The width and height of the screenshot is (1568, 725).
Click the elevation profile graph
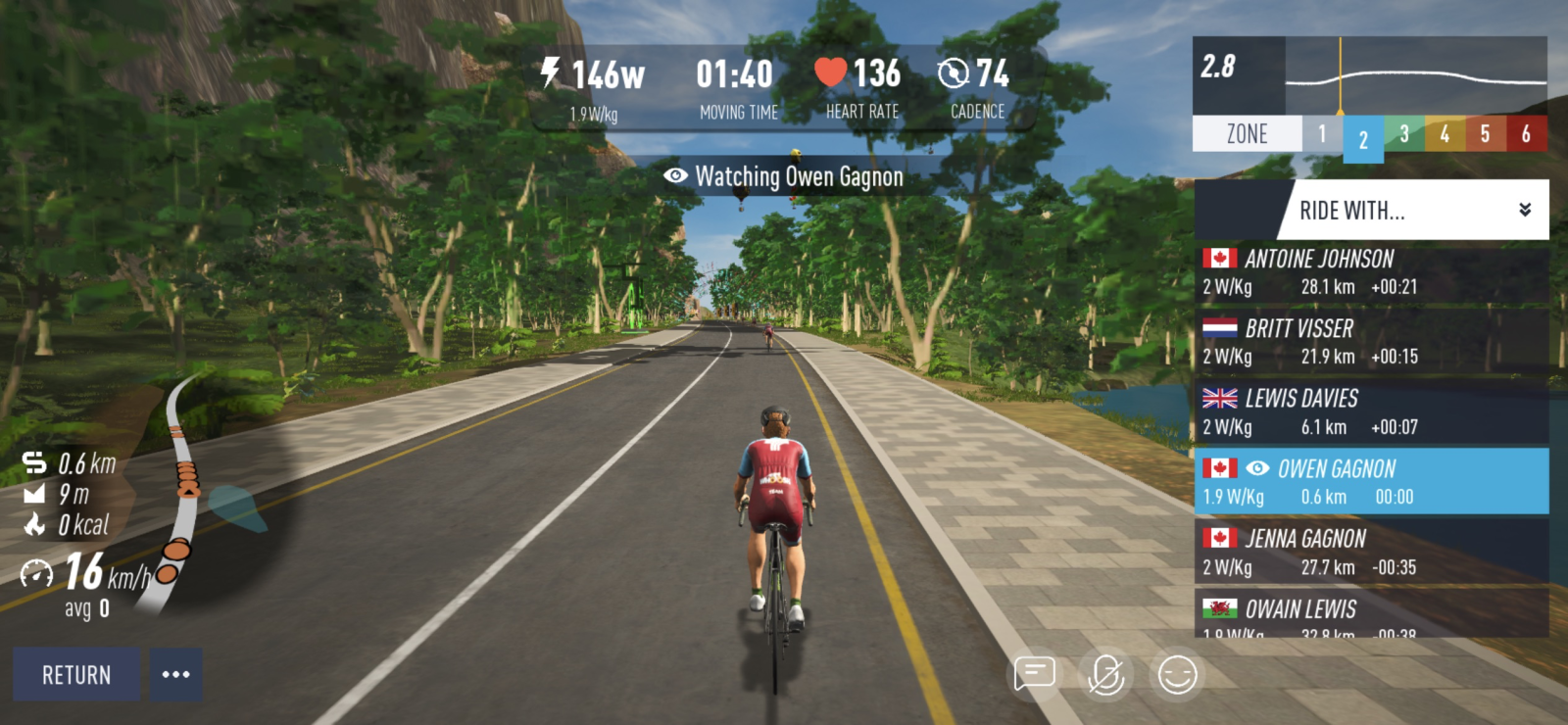coord(1415,76)
